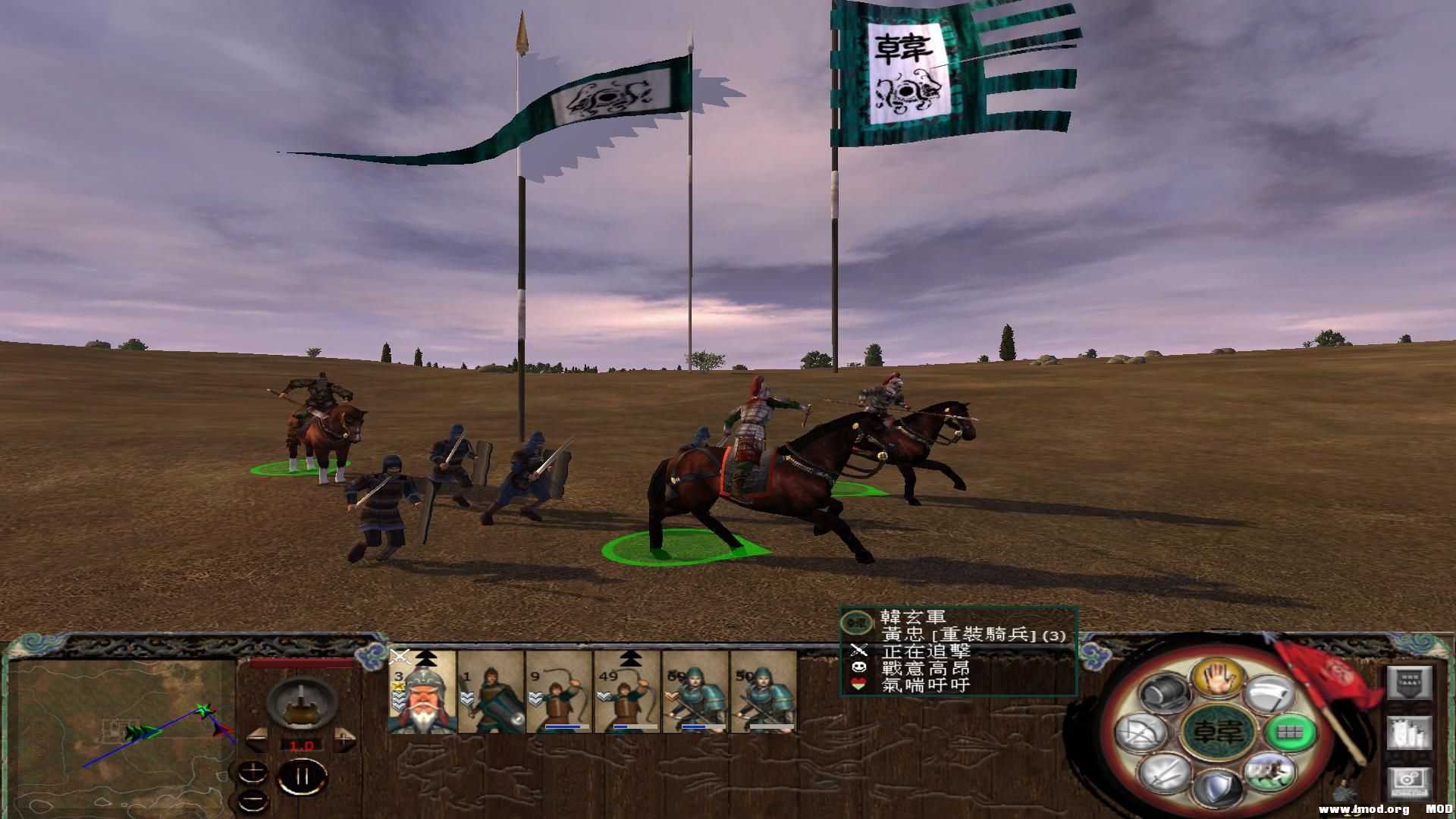Image resolution: width=1456 pixels, height=819 pixels.
Task: Open the army banner panel button
Action: (x=1410, y=680)
